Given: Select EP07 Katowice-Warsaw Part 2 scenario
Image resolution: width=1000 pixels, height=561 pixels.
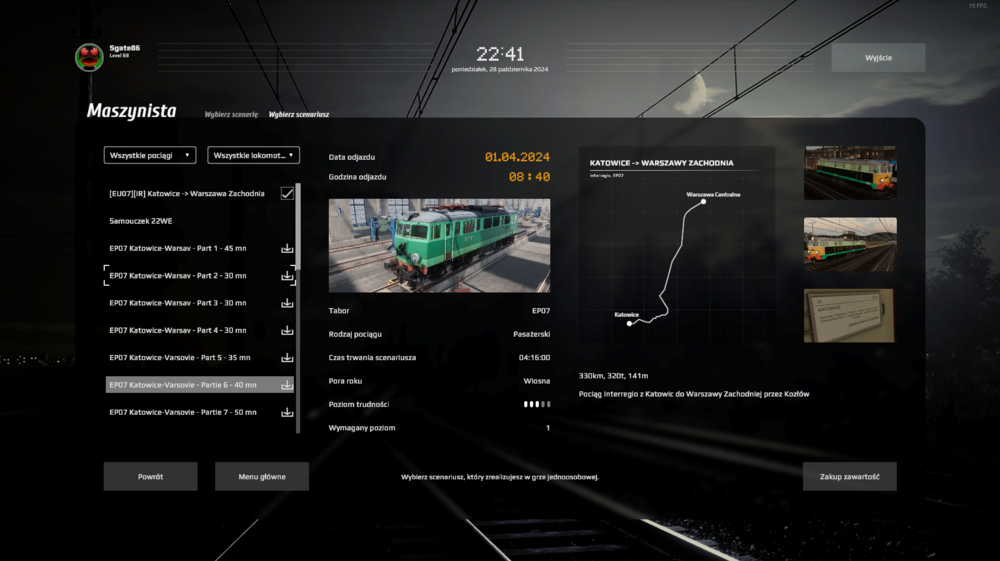Looking at the screenshot, I should (178, 275).
